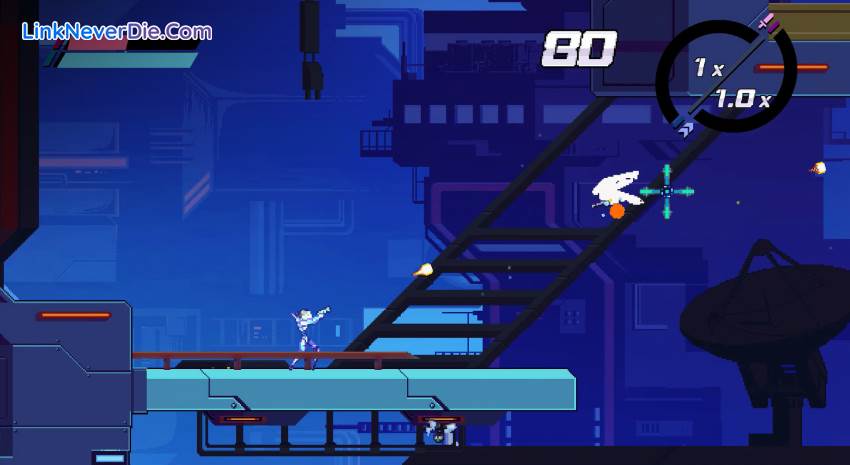Open the LinkNeverDie.Com watermark link

[x=118, y=31]
